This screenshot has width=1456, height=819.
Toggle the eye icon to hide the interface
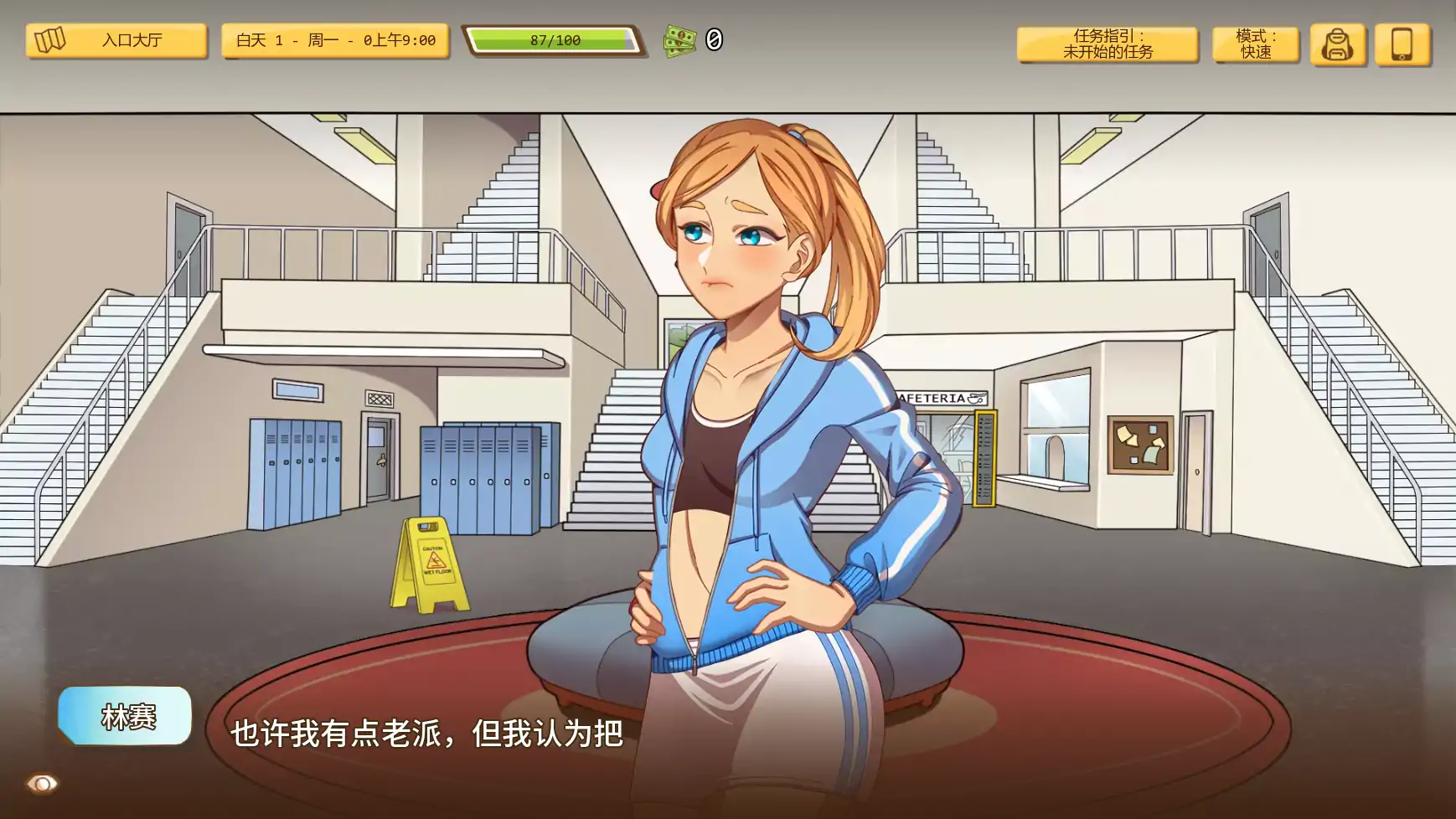tap(44, 784)
